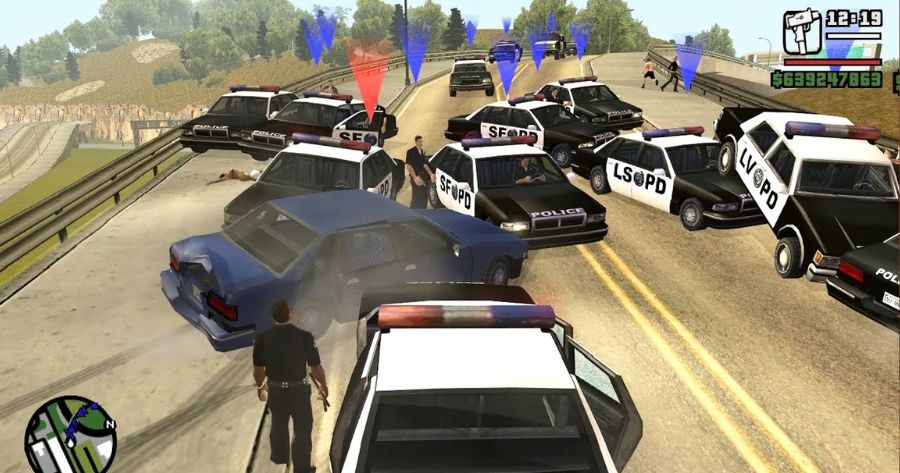The height and width of the screenshot is (473, 900).
Task: Select the equipped pistol weapon icon
Action: point(801,32)
